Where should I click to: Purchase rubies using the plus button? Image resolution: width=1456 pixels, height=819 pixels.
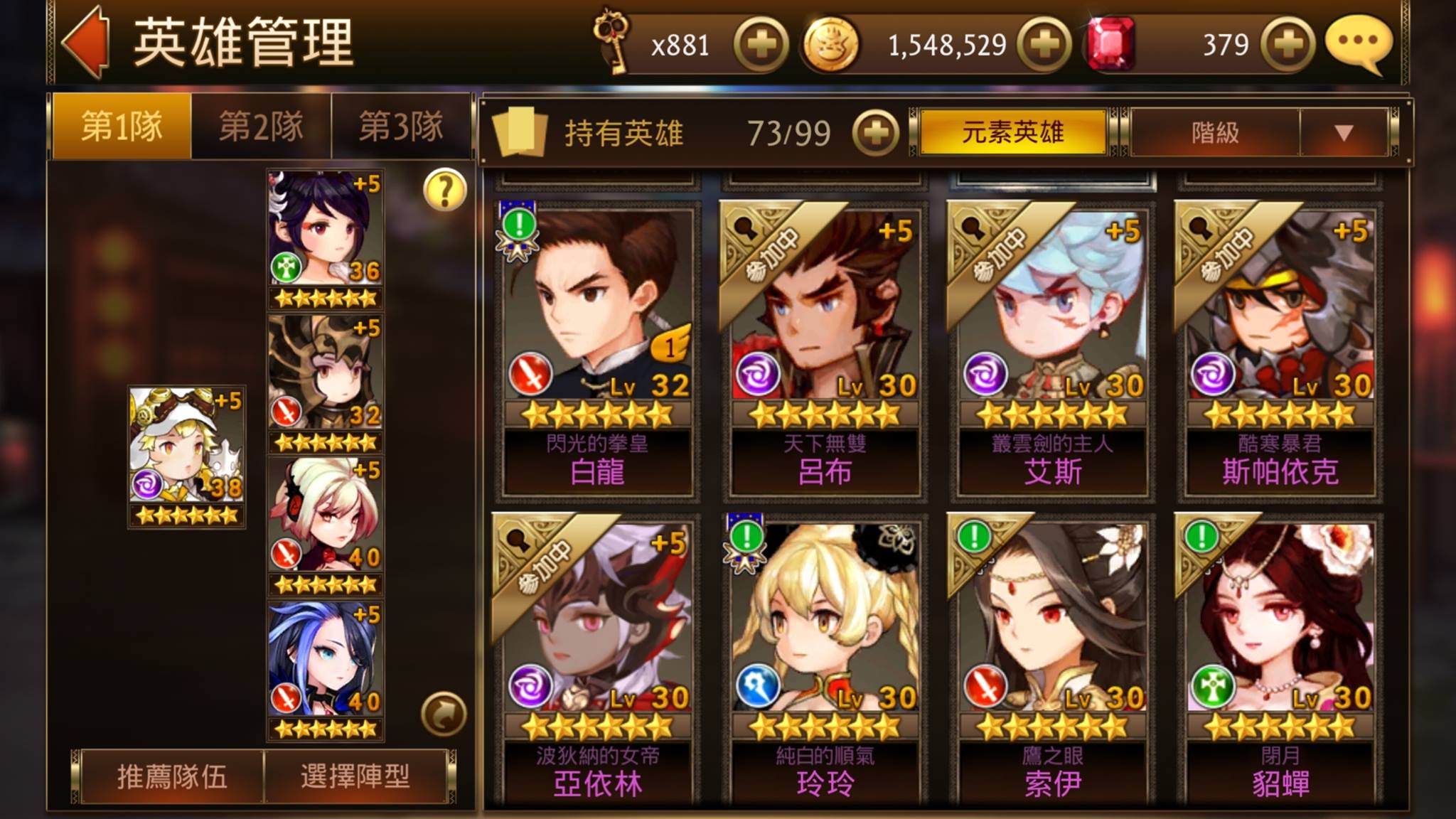click(x=1287, y=45)
